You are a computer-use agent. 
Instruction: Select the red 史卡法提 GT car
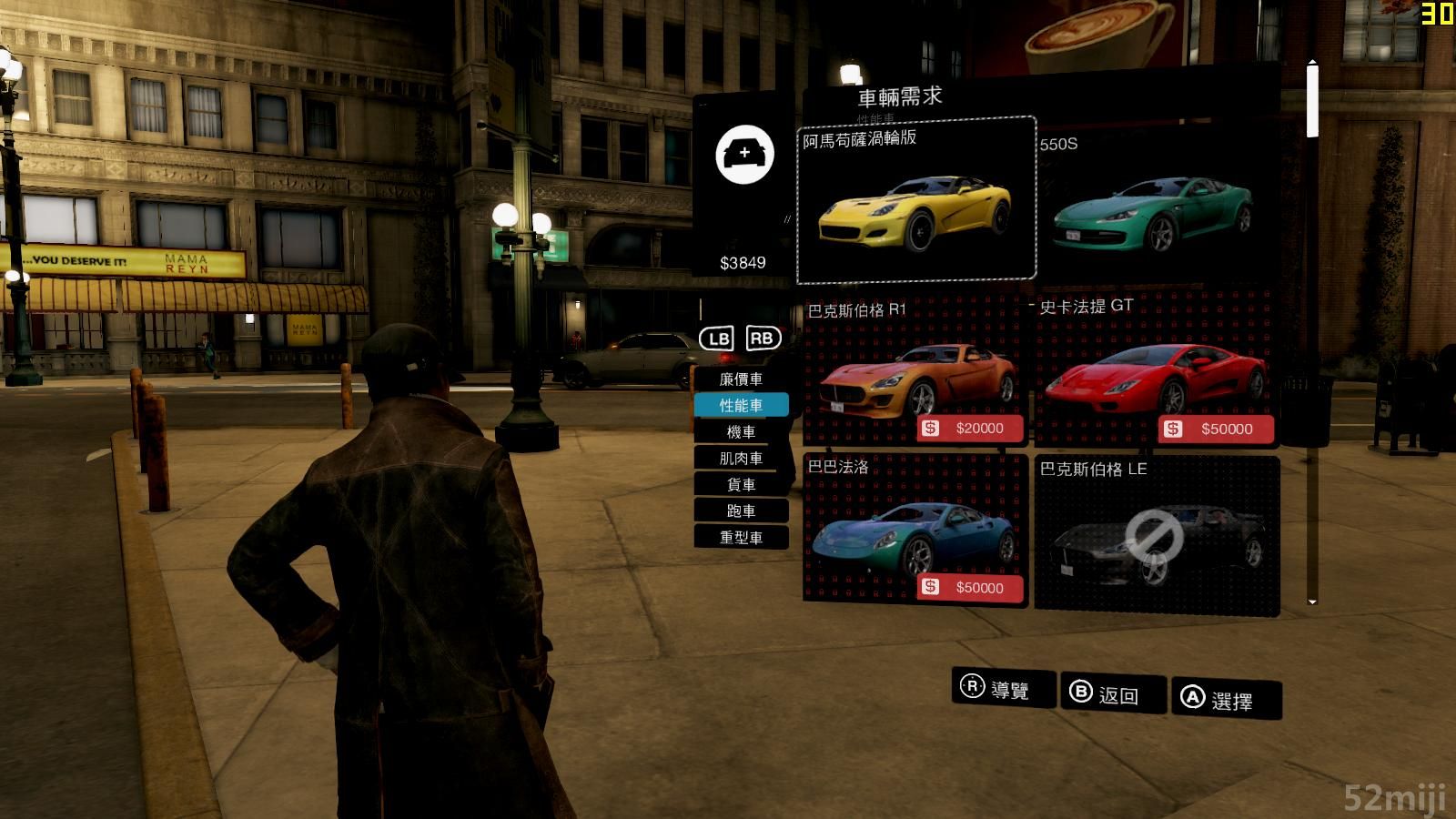pos(1155,371)
